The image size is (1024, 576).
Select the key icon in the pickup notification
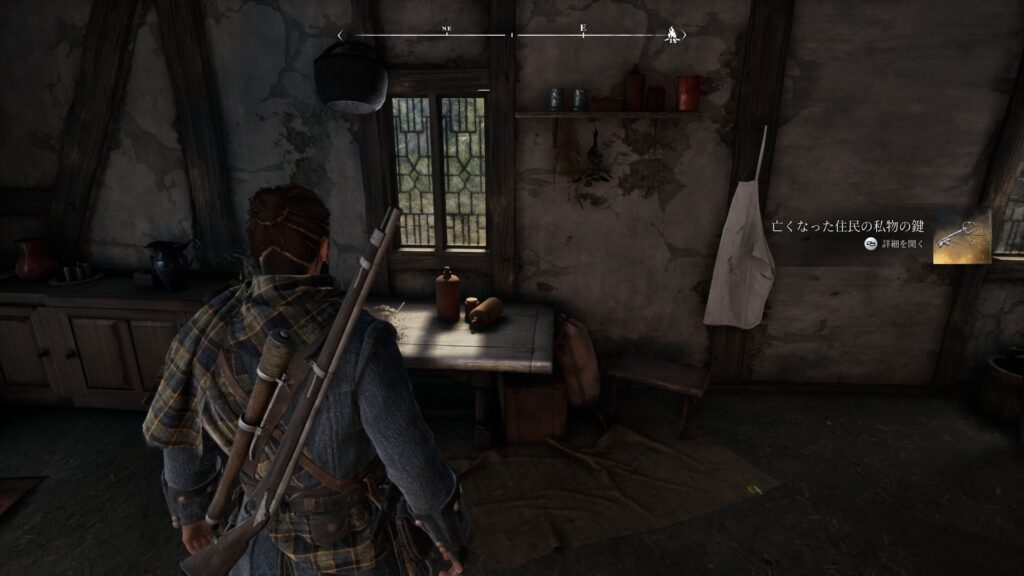[x=961, y=236]
